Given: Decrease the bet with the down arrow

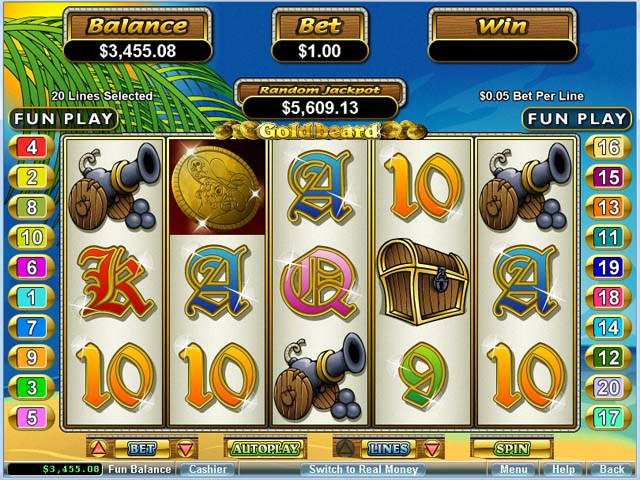Looking at the screenshot, I should (186, 448).
